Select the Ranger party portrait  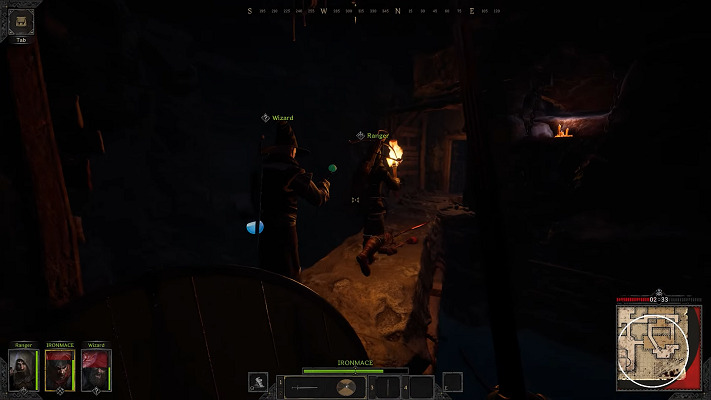[24, 370]
